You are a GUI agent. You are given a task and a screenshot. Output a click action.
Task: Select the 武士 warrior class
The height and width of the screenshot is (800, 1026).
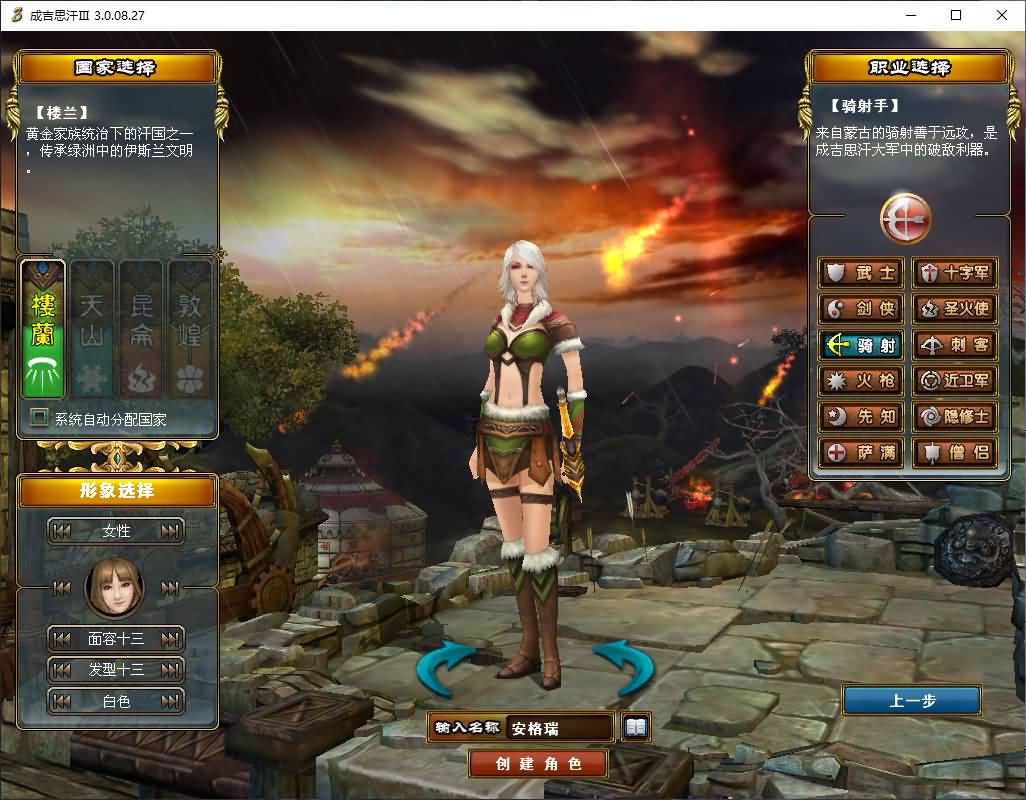tap(861, 273)
